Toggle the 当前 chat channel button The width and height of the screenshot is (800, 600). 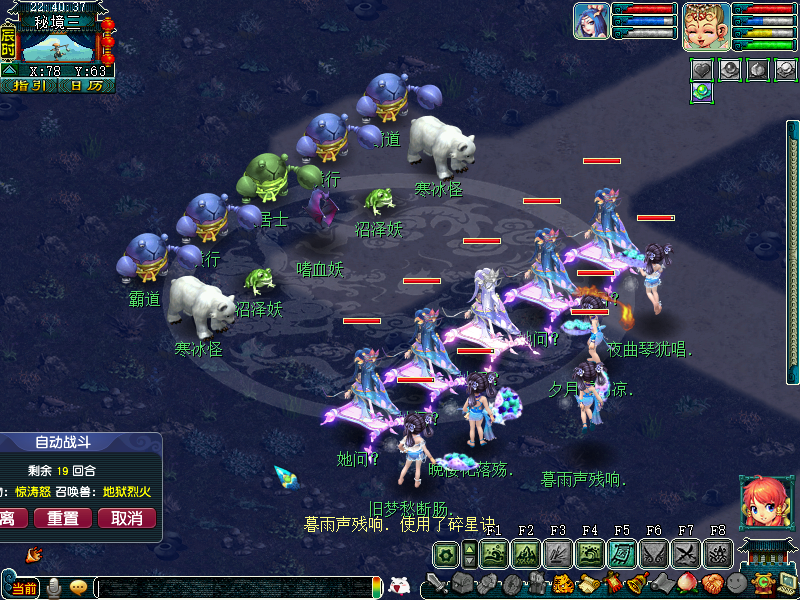click(23, 588)
